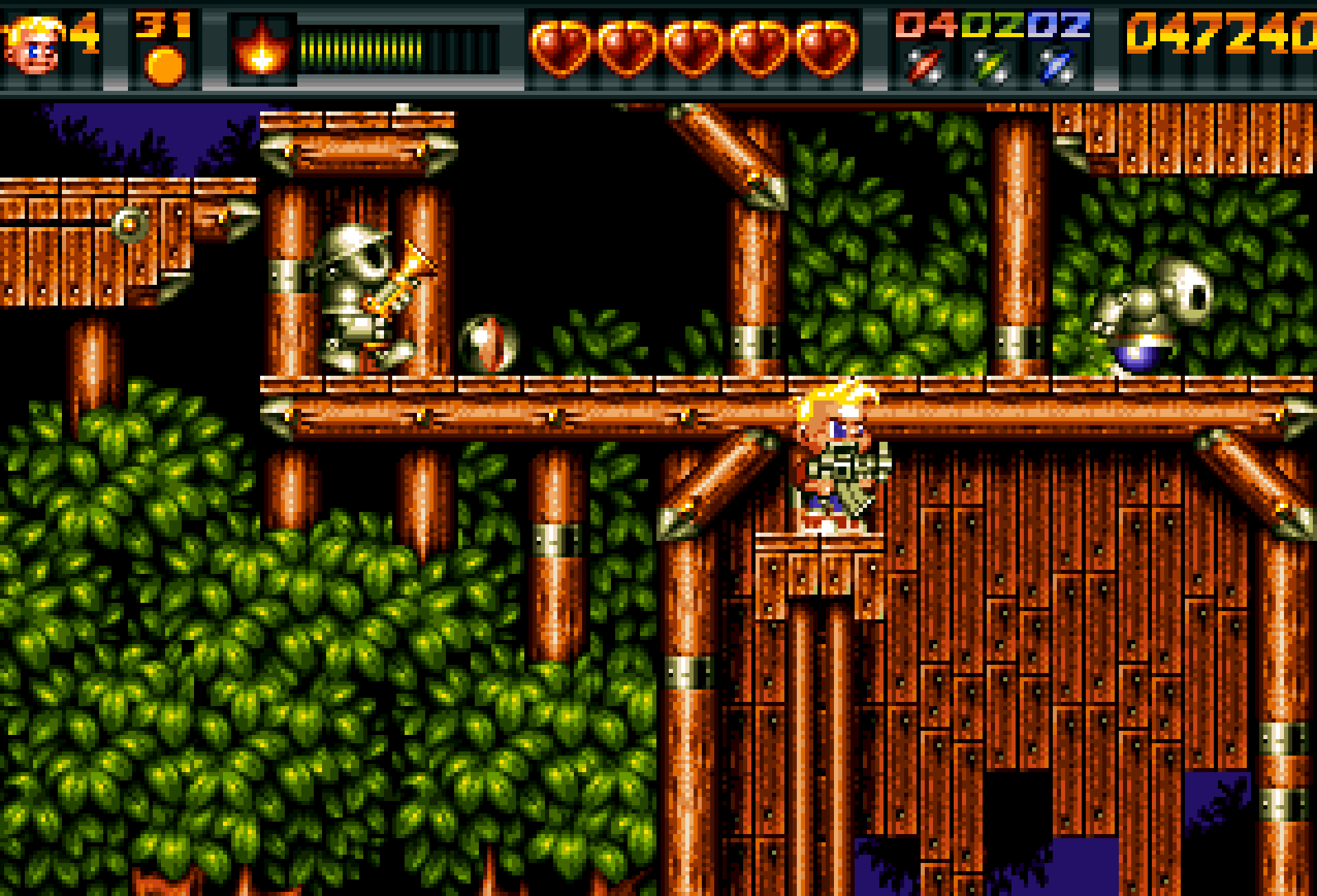Click the blond hero face lives icon
1317x896 pixels.
(x=33, y=45)
